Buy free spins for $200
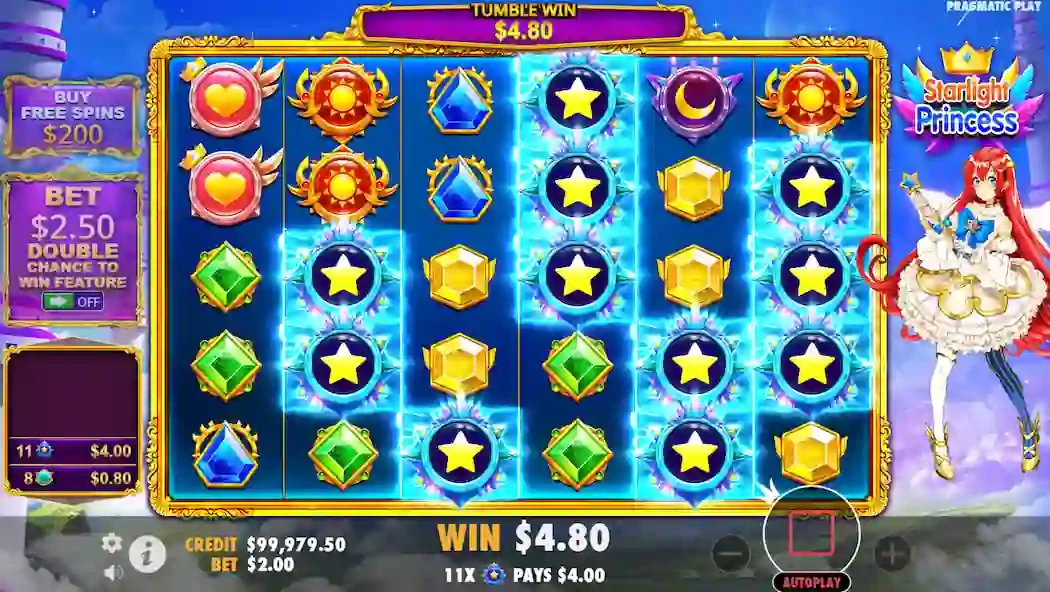 72,118
